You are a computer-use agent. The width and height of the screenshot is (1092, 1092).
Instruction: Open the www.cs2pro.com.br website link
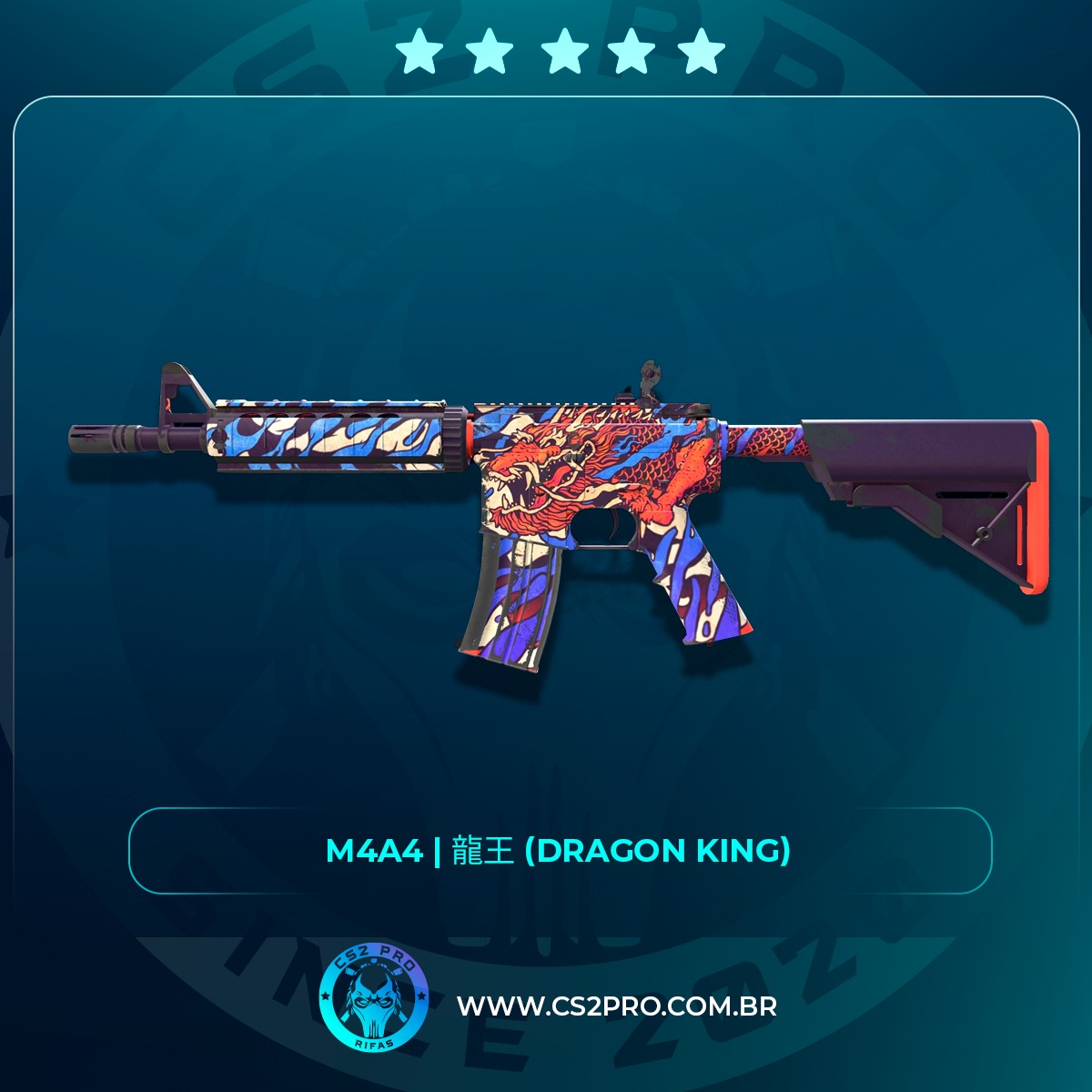(616, 1006)
